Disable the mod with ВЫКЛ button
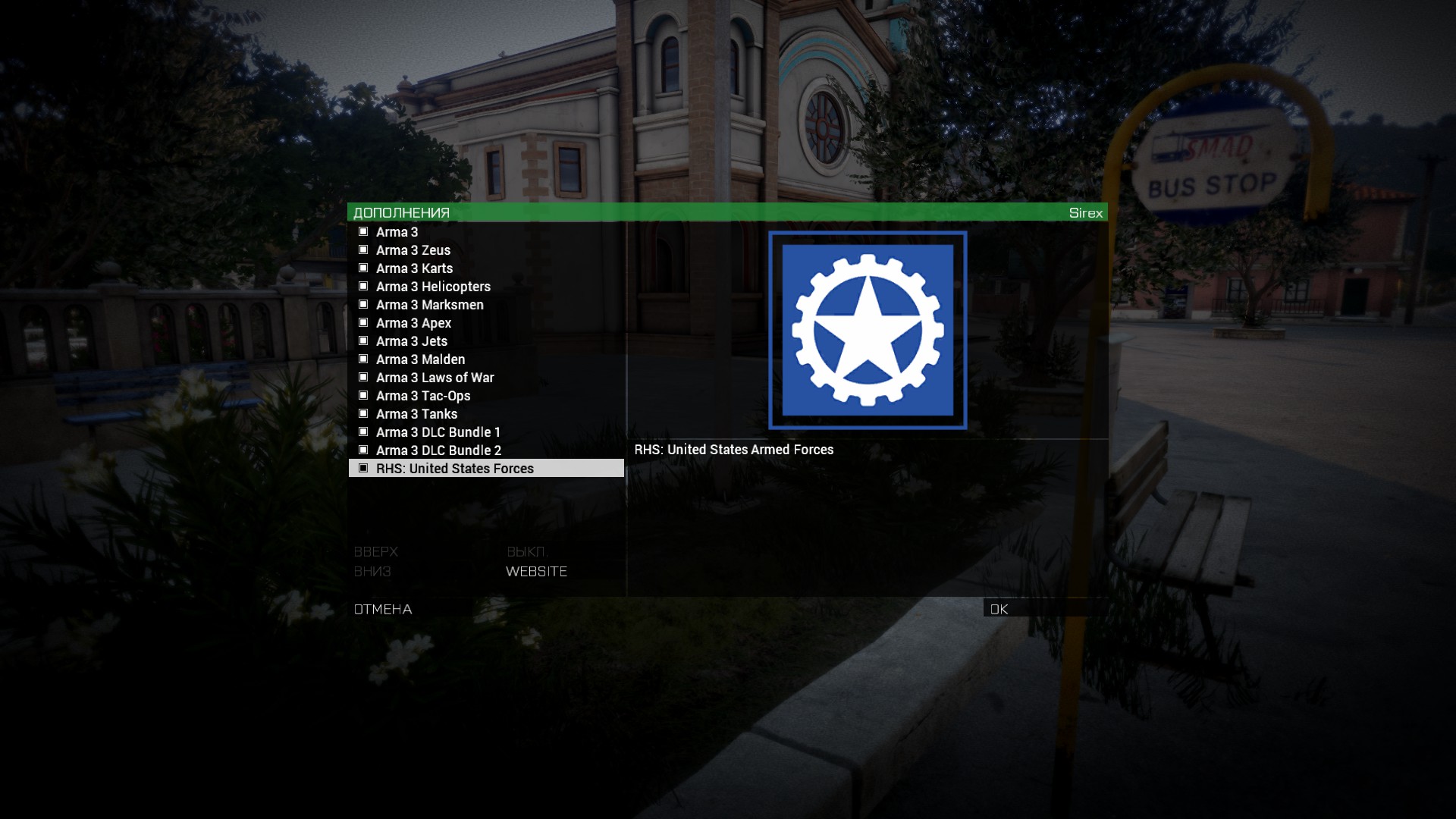 tap(526, 552)
